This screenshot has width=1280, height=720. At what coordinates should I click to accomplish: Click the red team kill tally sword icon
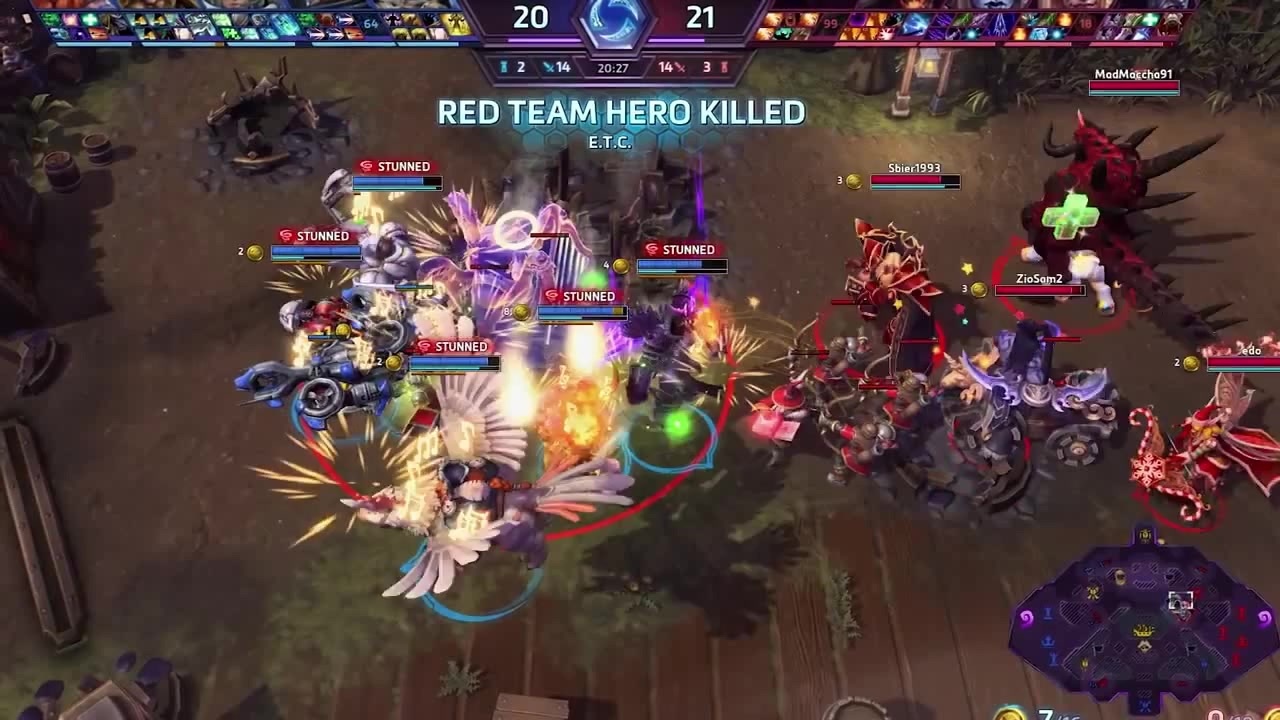[679, 68]
